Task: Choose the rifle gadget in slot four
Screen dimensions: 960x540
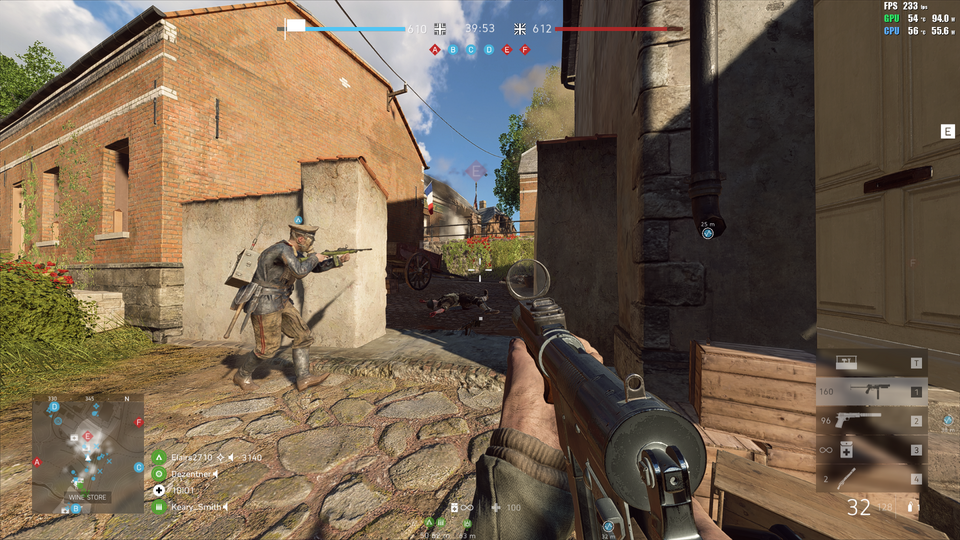Action: point(870,479)
